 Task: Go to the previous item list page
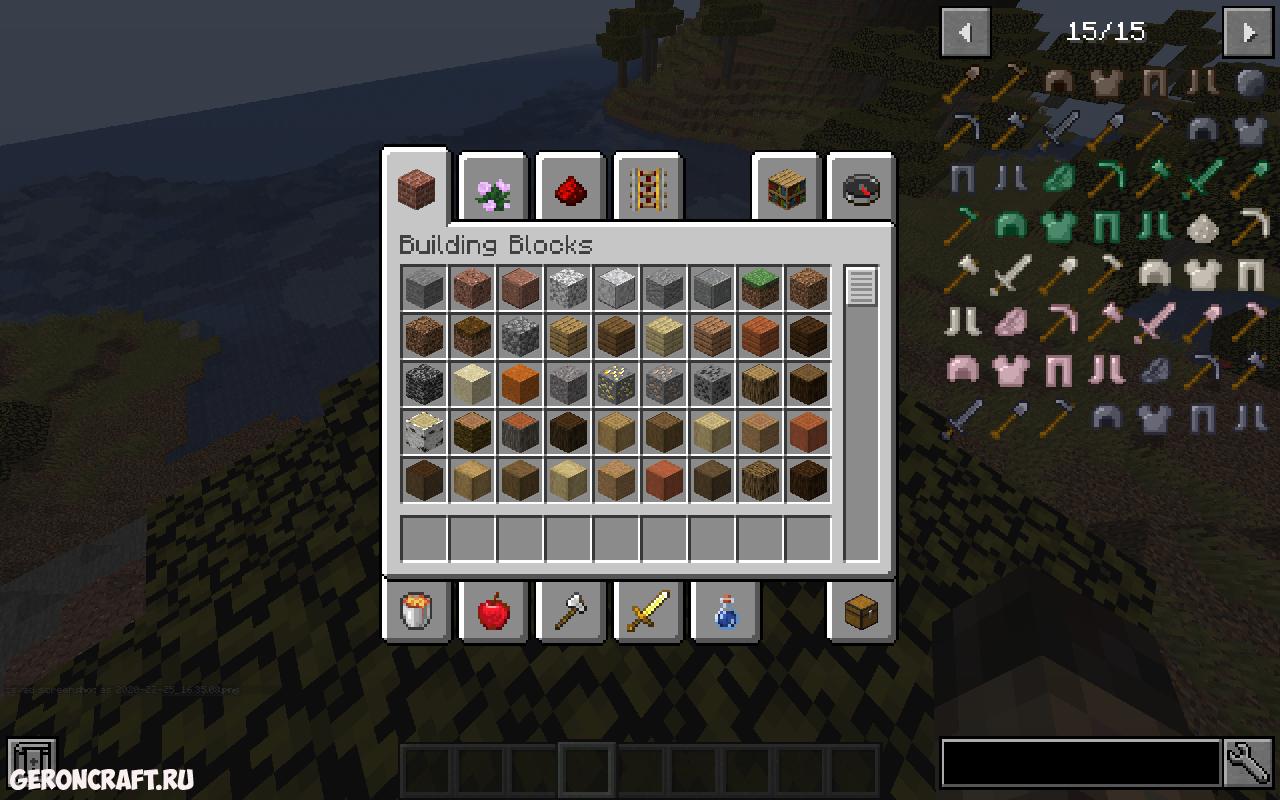(965, 32)
